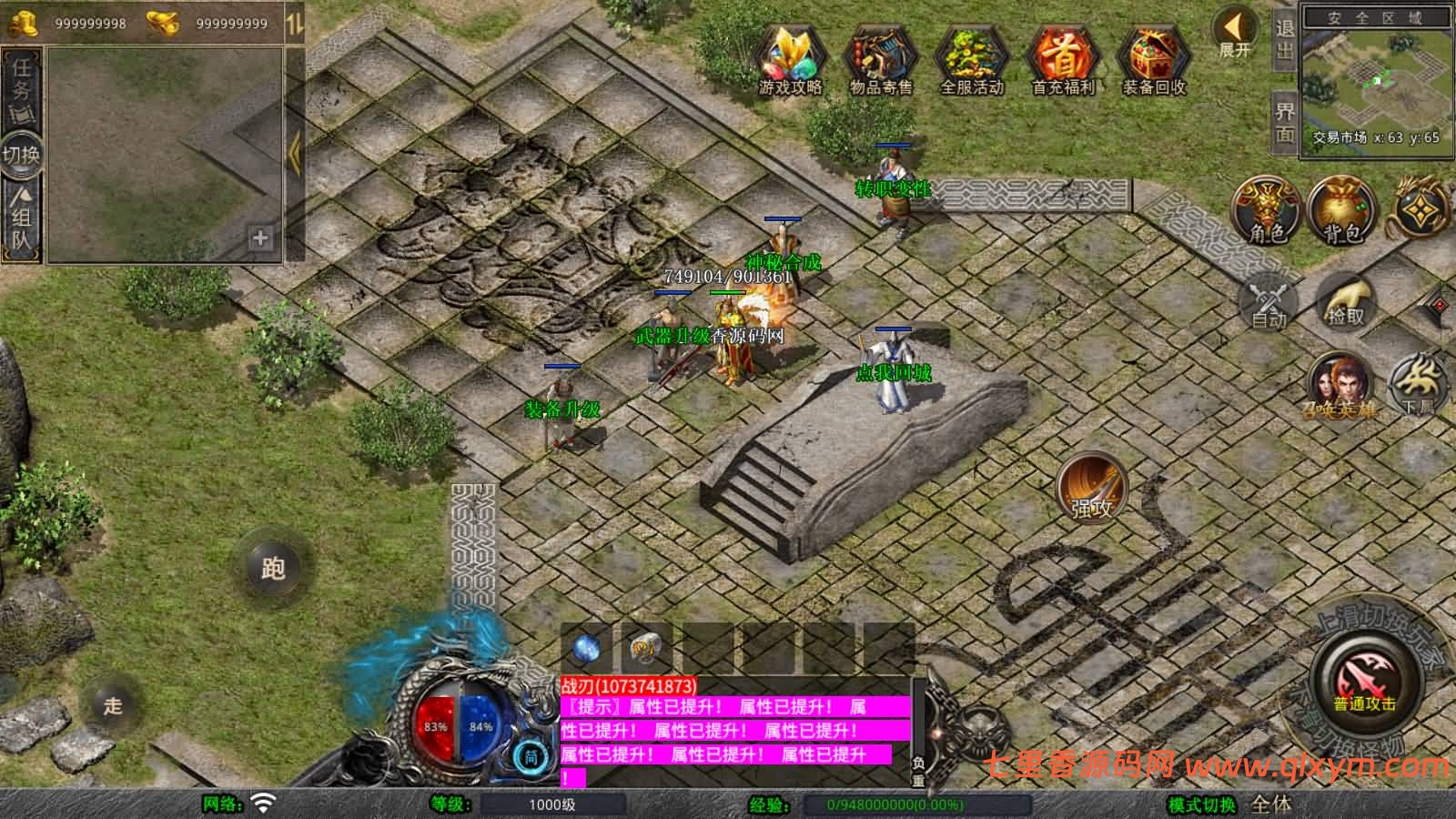Show the 全服活动 server events
The image size is (1456, 819).
972,57
